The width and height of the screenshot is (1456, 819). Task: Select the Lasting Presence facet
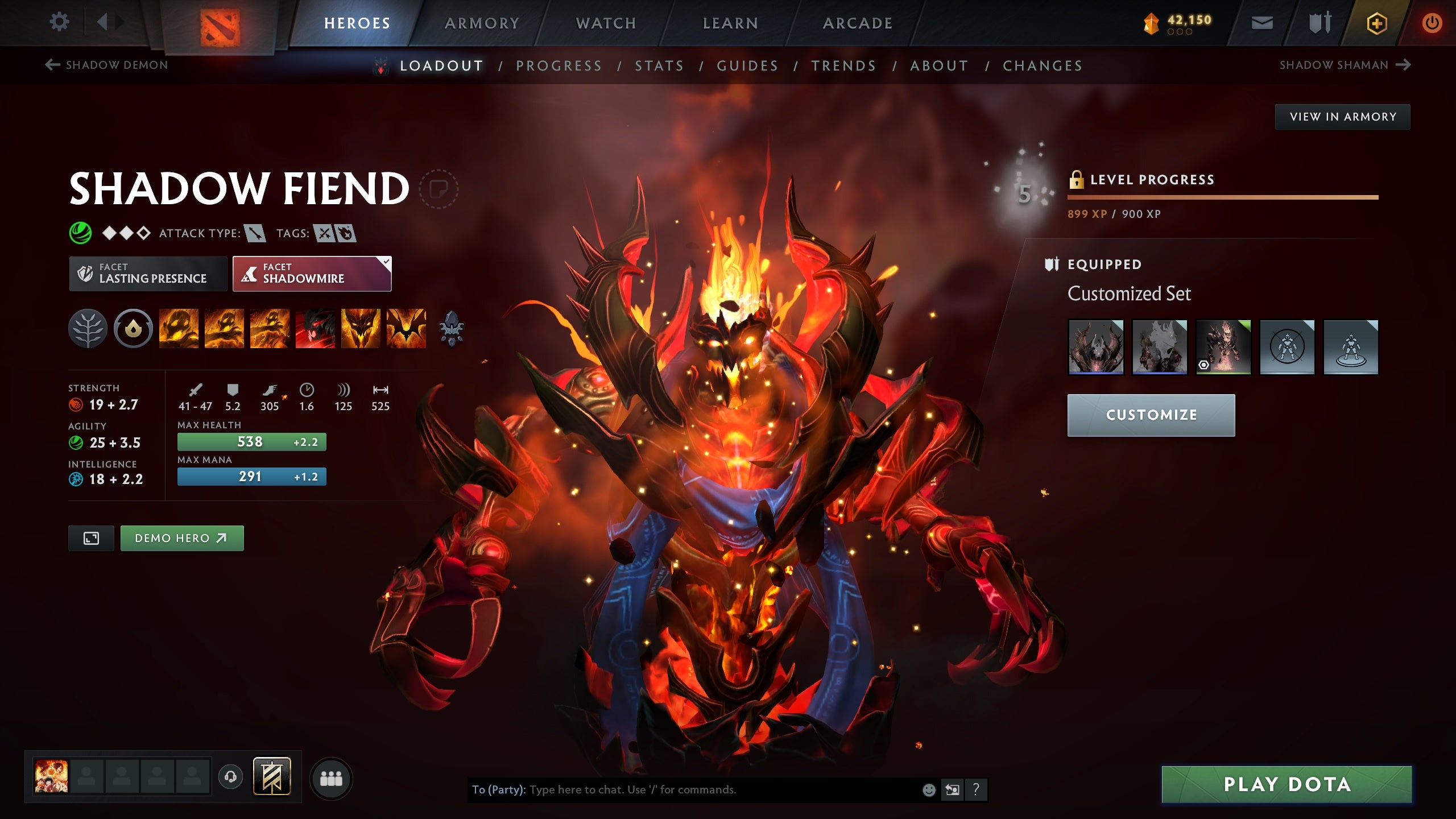(147, 274)
